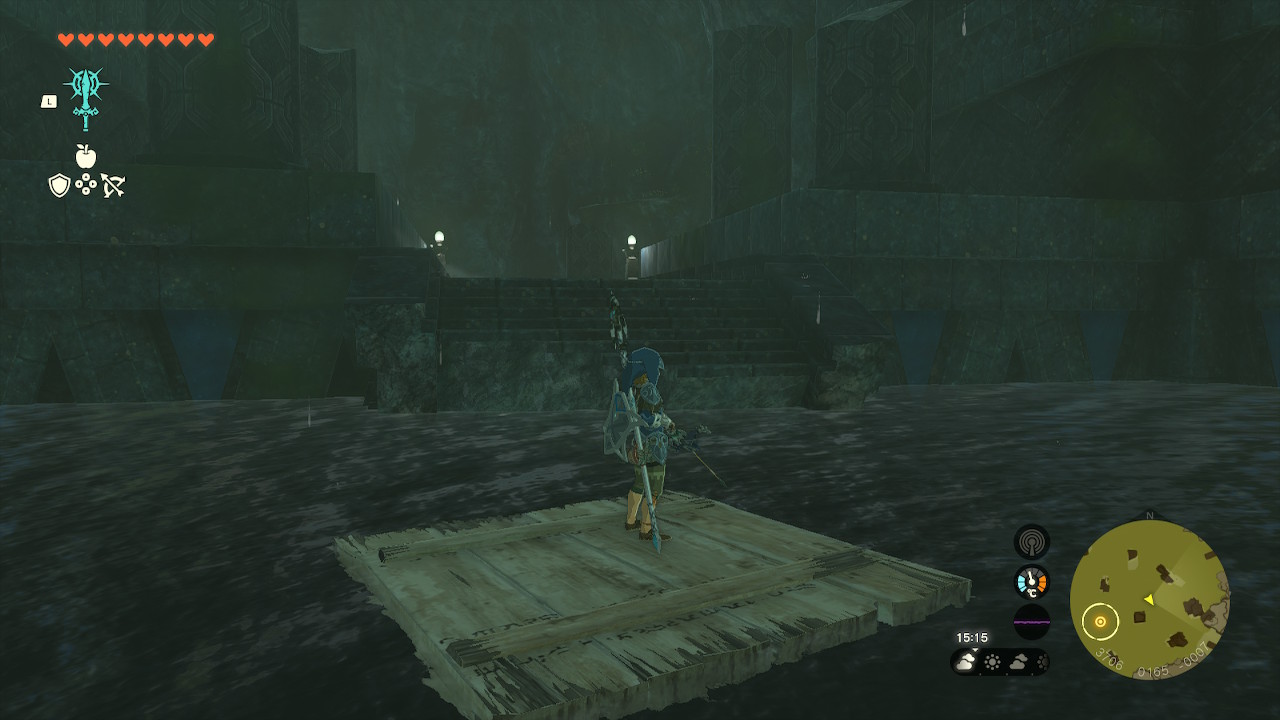Select the apple materials icon

[86, 156]
